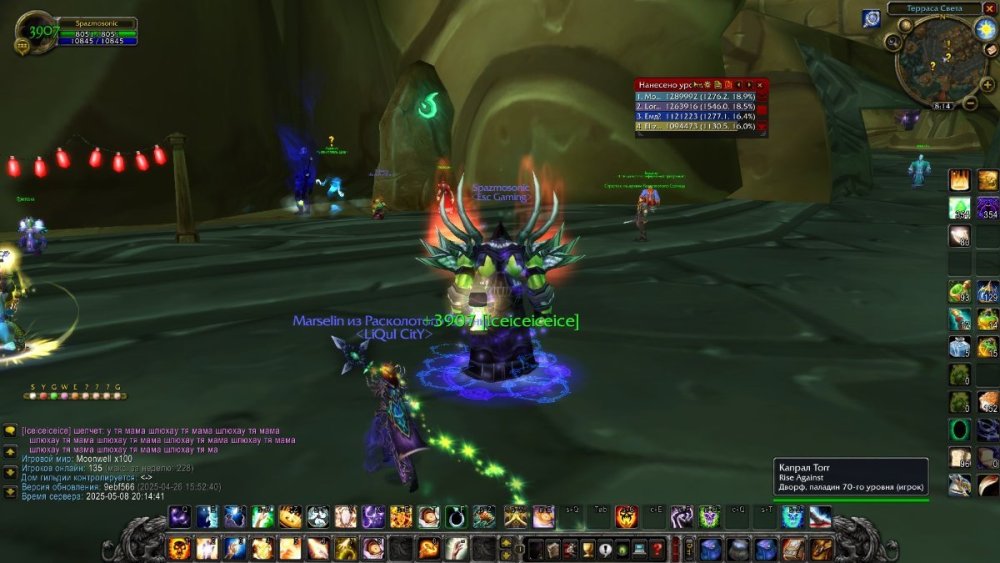Open the blue magnifier buff icon
The width and height of the screenshot is (1000, 563).
[871, 18]
